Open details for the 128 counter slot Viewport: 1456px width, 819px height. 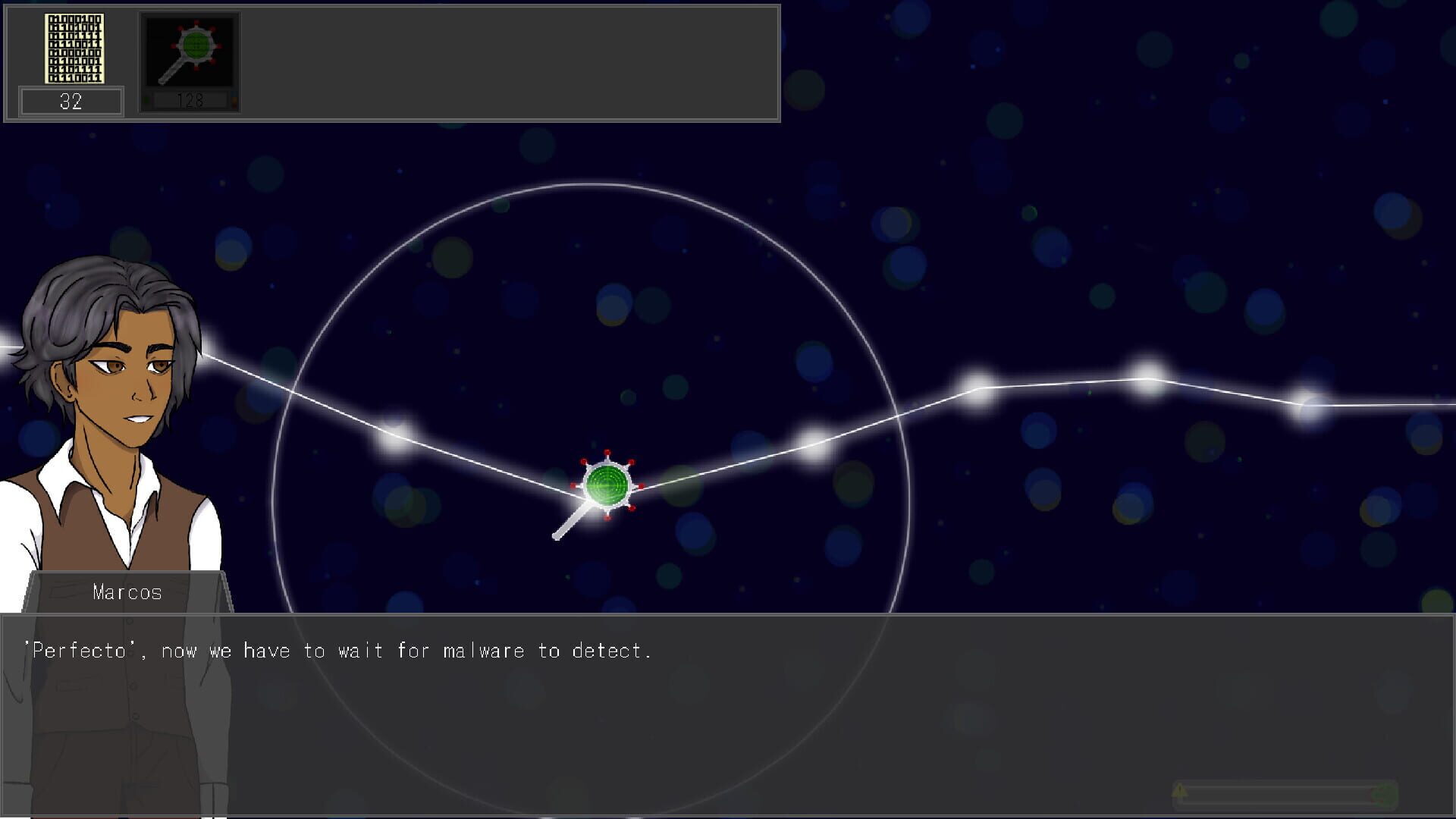click(x=190, y=99)
